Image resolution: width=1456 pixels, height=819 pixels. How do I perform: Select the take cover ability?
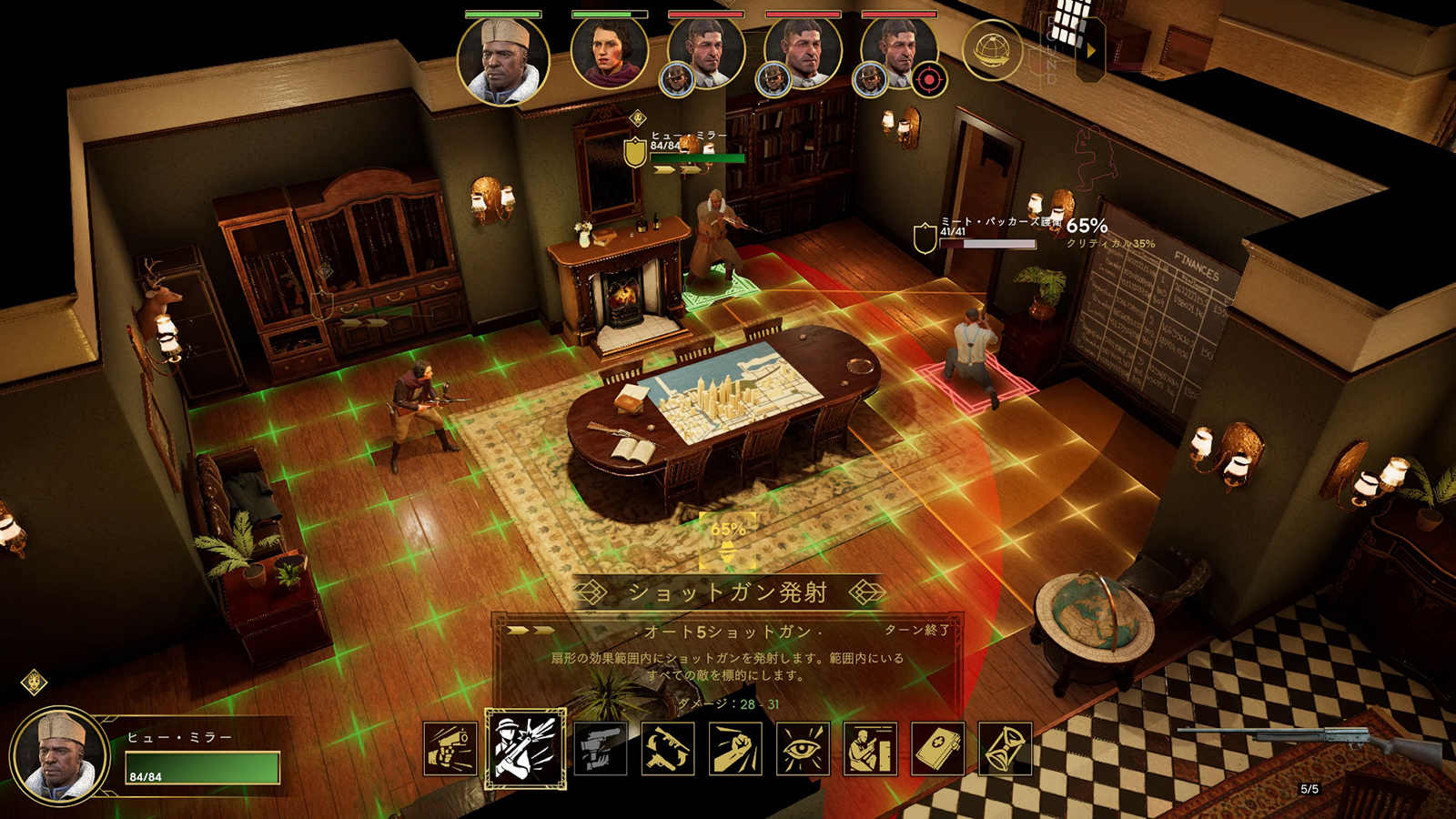[871, 749]
